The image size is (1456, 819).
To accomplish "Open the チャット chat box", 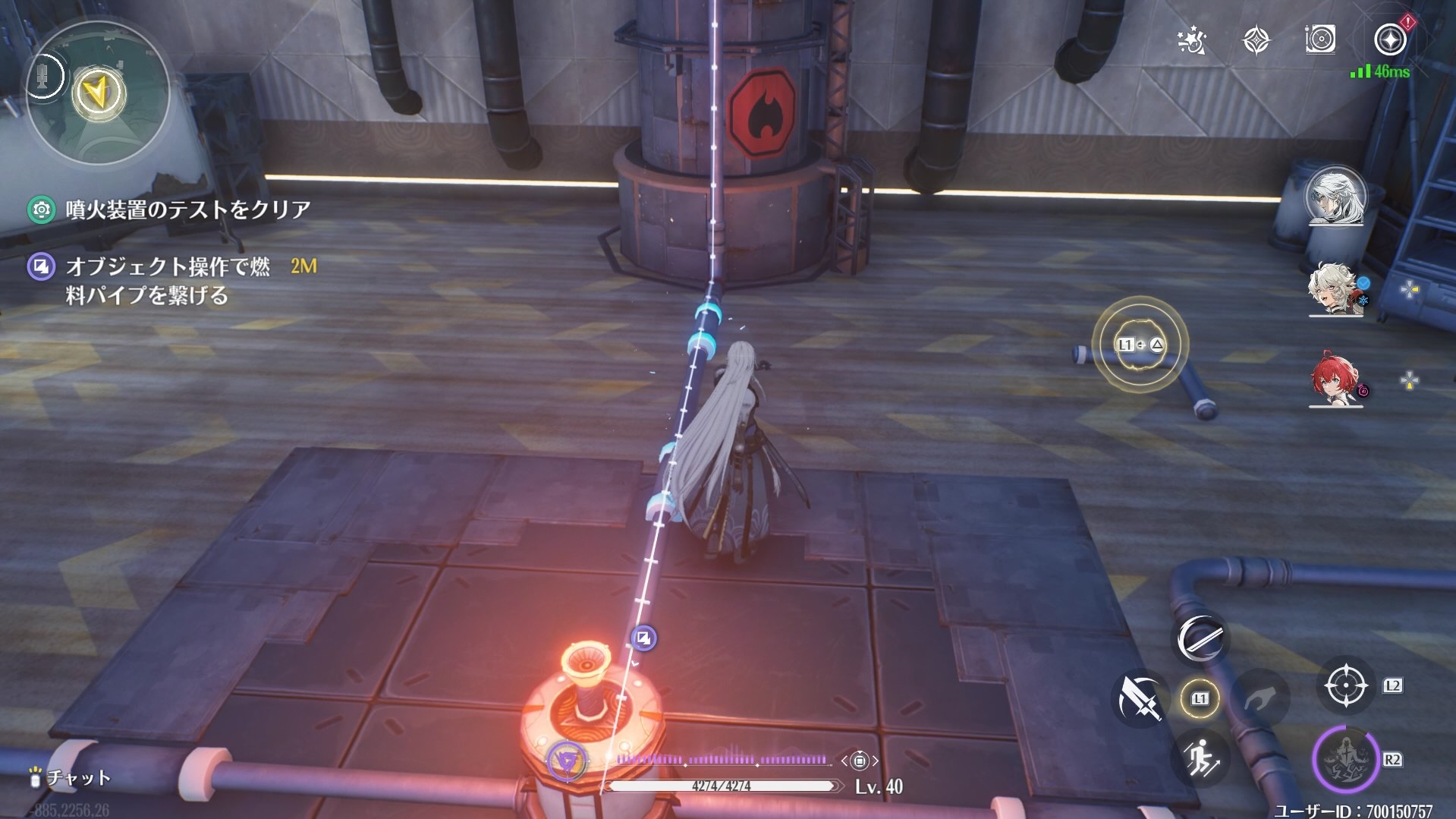I will pos(71,777).
